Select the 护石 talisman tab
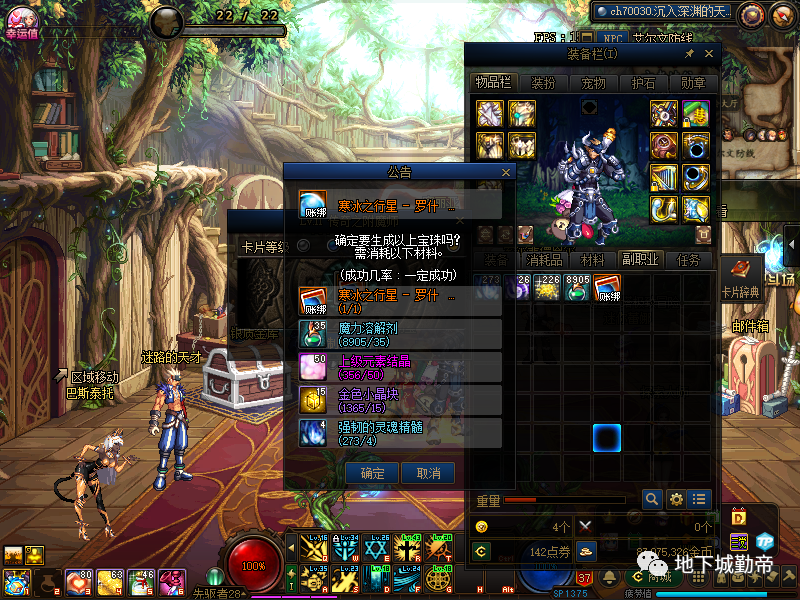800x600 pixels. [644, 84]
